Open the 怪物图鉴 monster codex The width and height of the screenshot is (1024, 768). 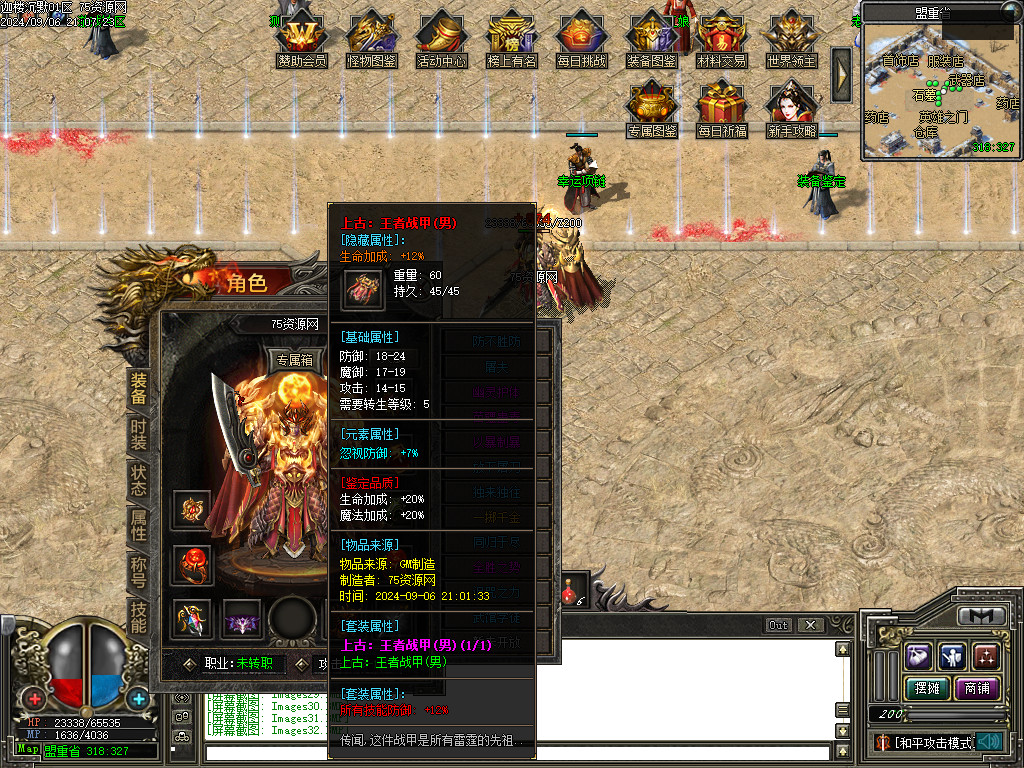[x=372, y=40]
